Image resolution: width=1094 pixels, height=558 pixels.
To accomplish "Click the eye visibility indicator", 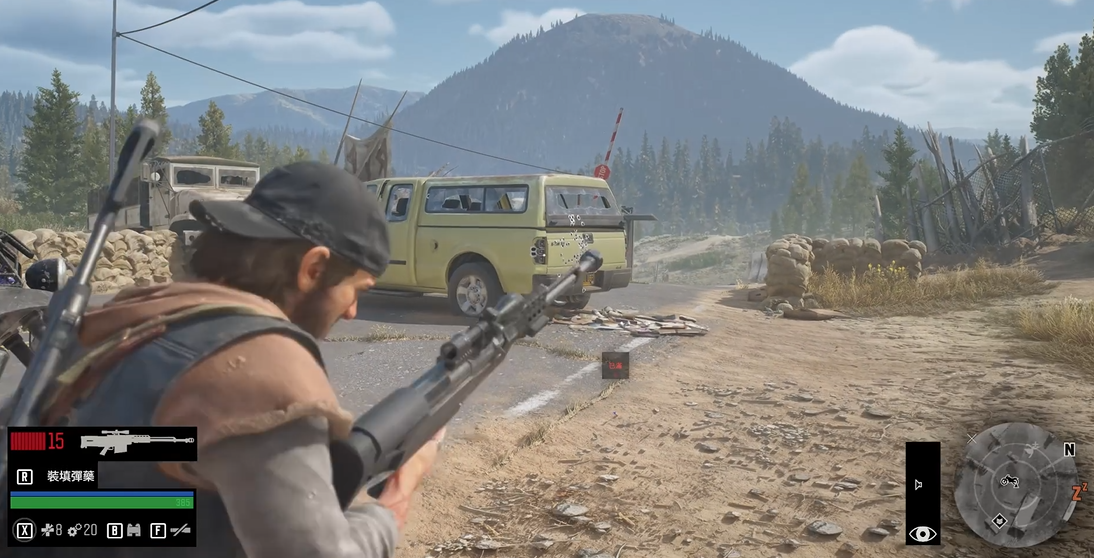I will tap(922, 534).
